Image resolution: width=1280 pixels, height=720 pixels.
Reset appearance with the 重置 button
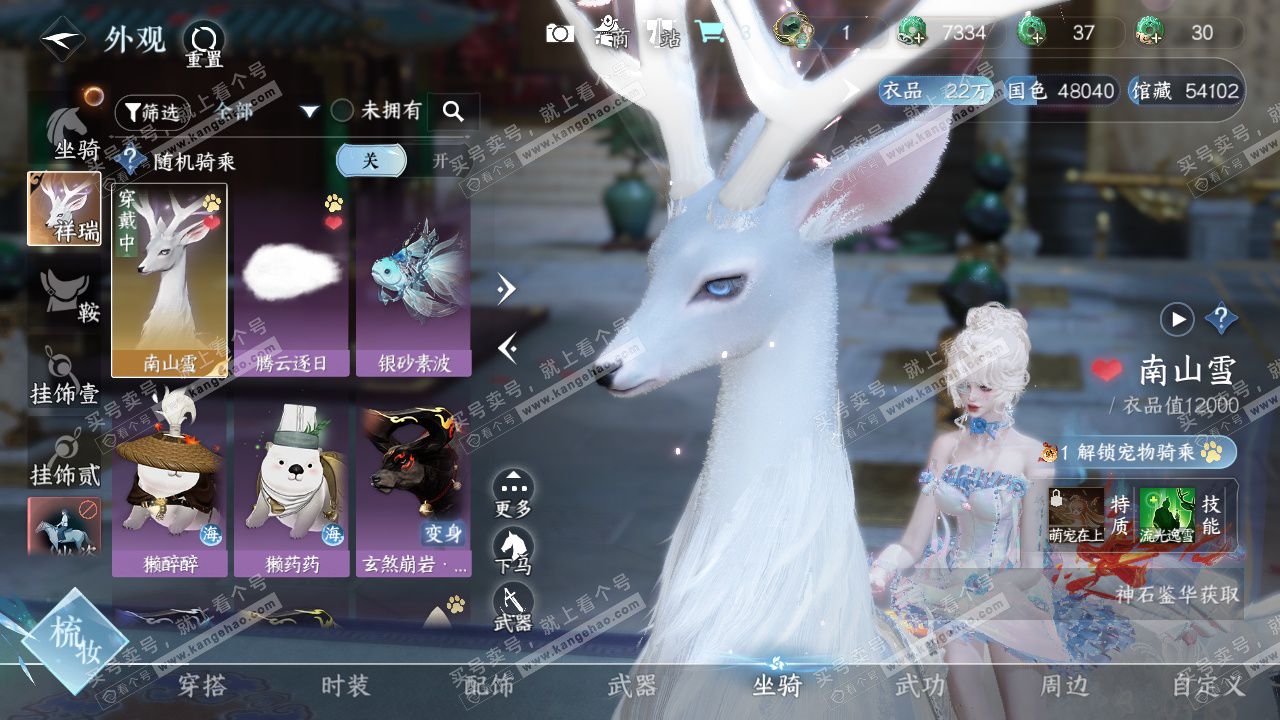pos(203,44)
